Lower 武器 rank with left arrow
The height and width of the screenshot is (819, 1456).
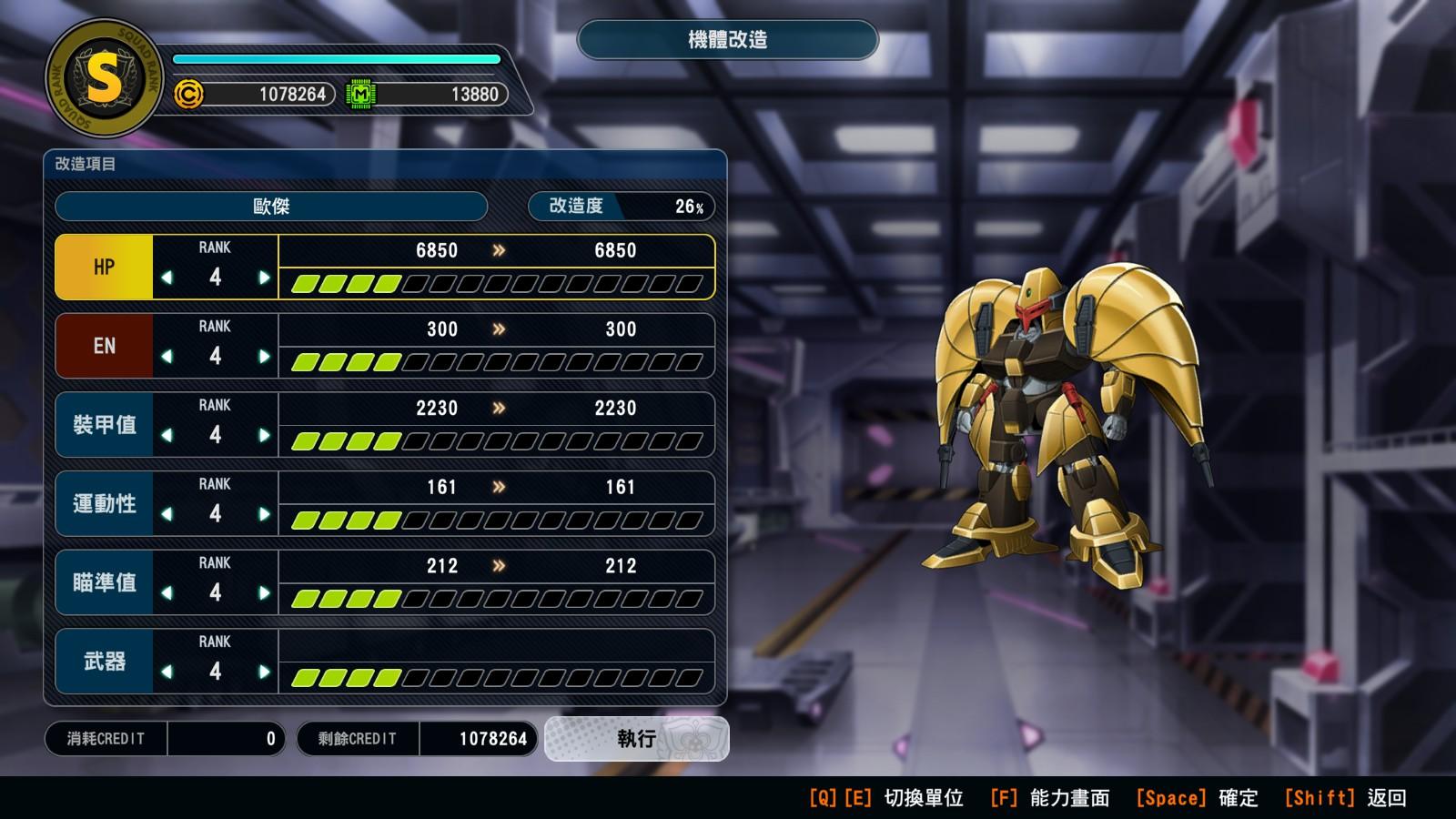[167, 672]
